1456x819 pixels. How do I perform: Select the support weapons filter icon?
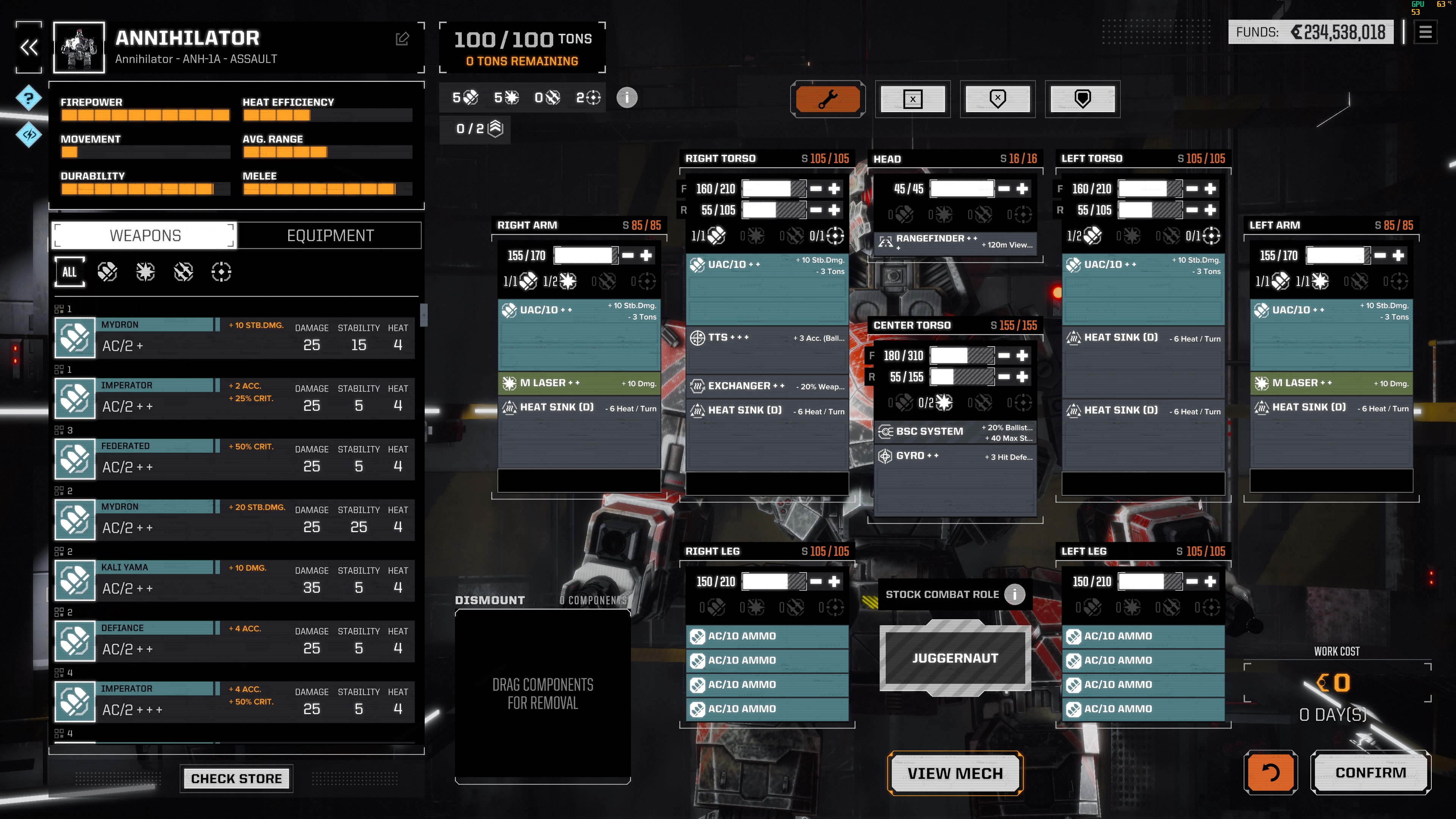click(x=221, y=272)
